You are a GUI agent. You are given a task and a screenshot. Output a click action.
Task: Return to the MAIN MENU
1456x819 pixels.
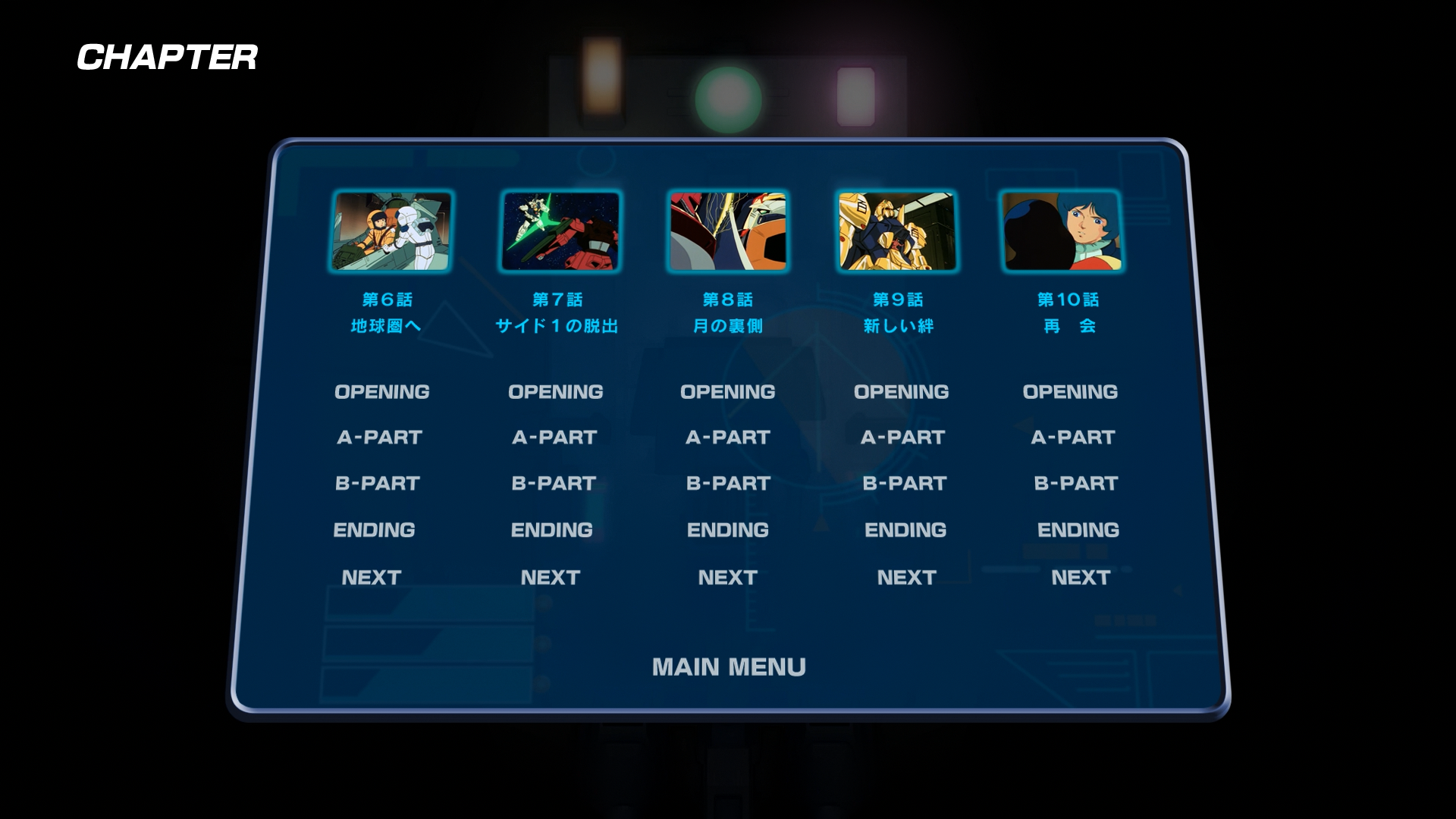point(729,667)
